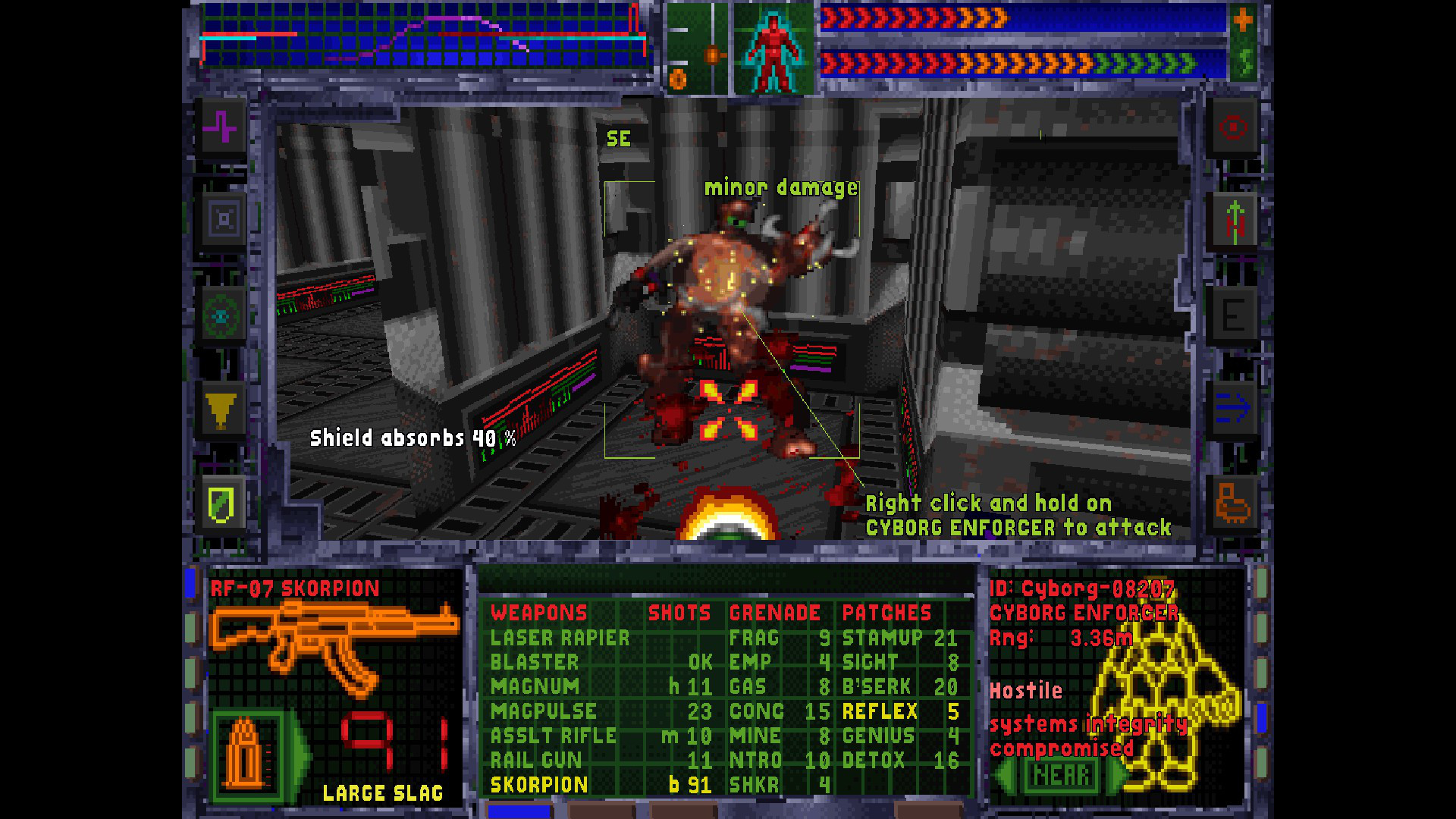The height and width of the screenshot is (819, 1456).
Task: Select the REFLEX patch entry
Action: click(x=880, y=711)
